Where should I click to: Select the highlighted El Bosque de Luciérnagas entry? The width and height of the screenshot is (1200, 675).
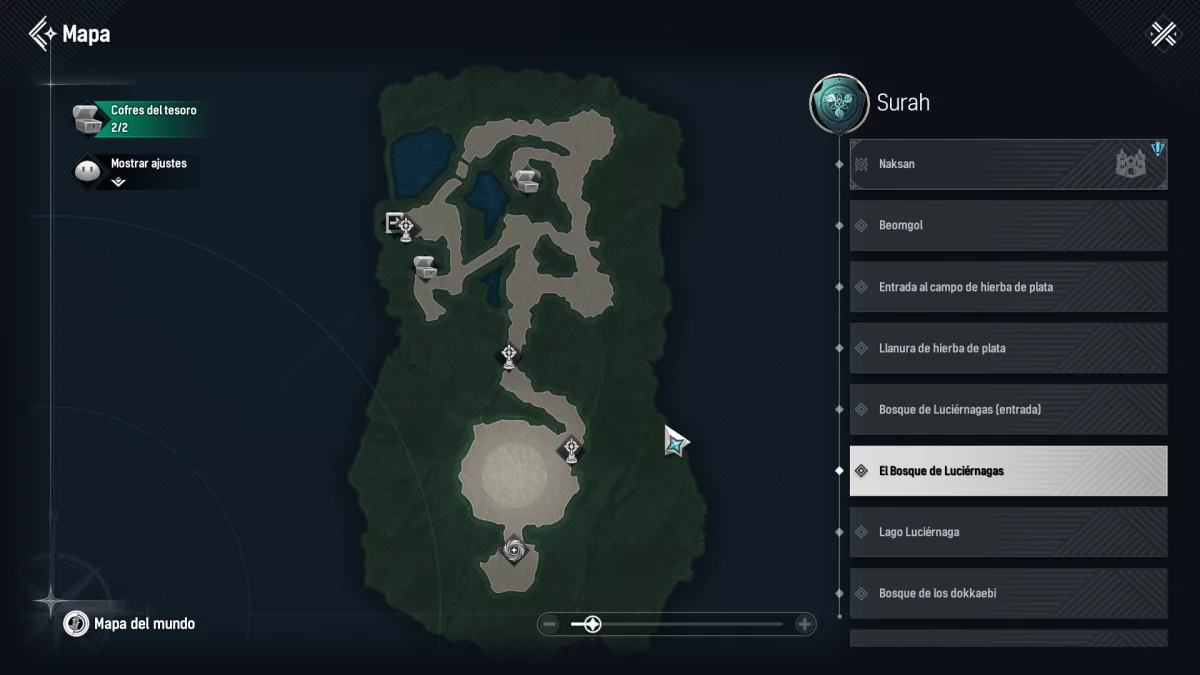[1008, 471]
